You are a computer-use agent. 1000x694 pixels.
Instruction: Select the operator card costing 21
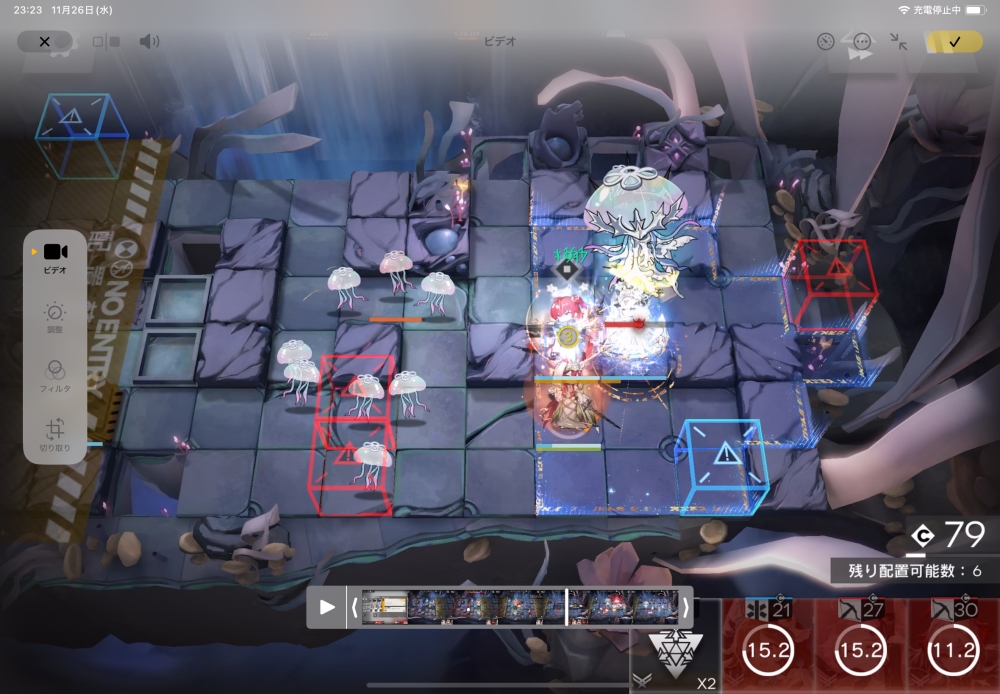click(x=768, y=647)
